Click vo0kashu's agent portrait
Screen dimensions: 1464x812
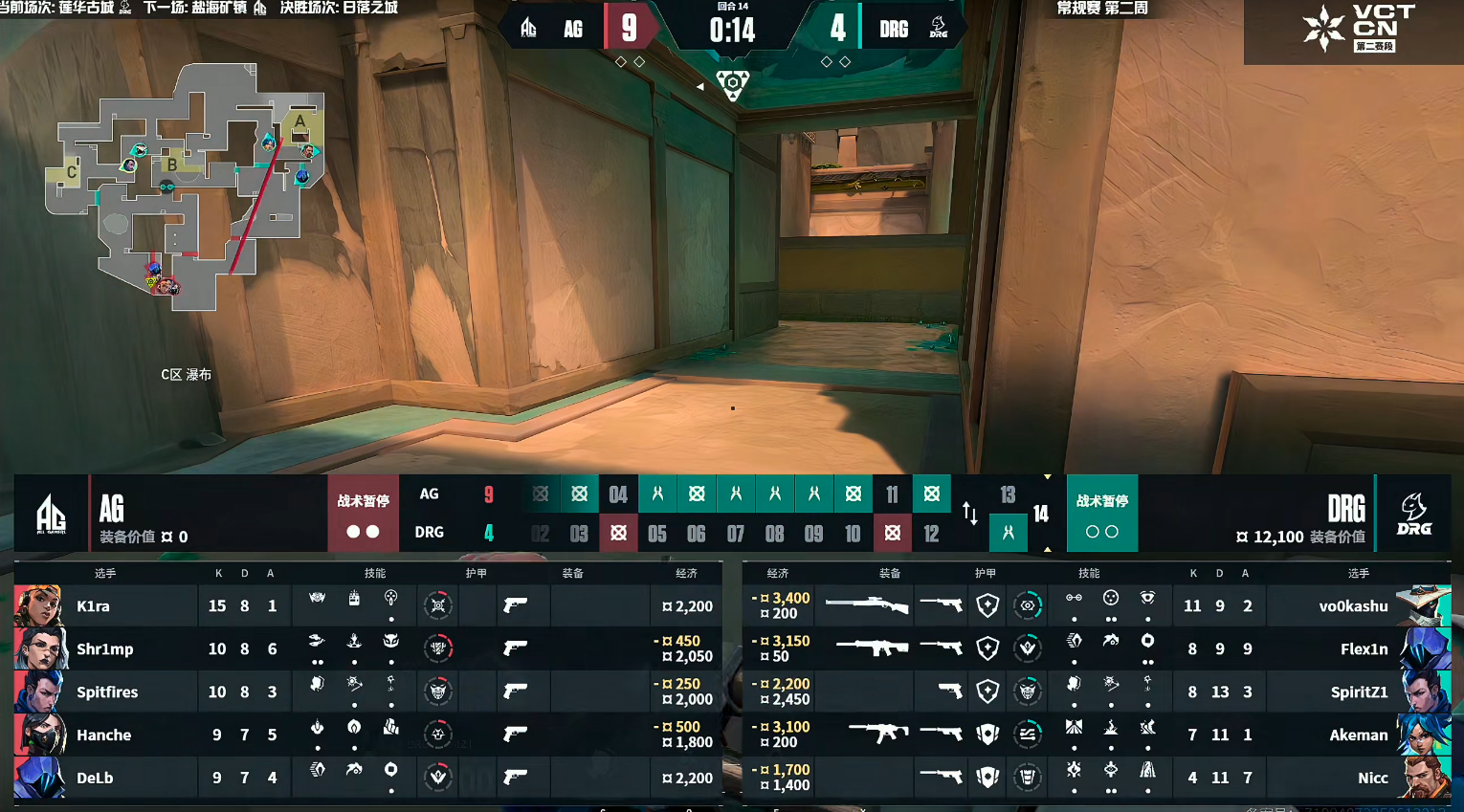(x=1422, y=605)
